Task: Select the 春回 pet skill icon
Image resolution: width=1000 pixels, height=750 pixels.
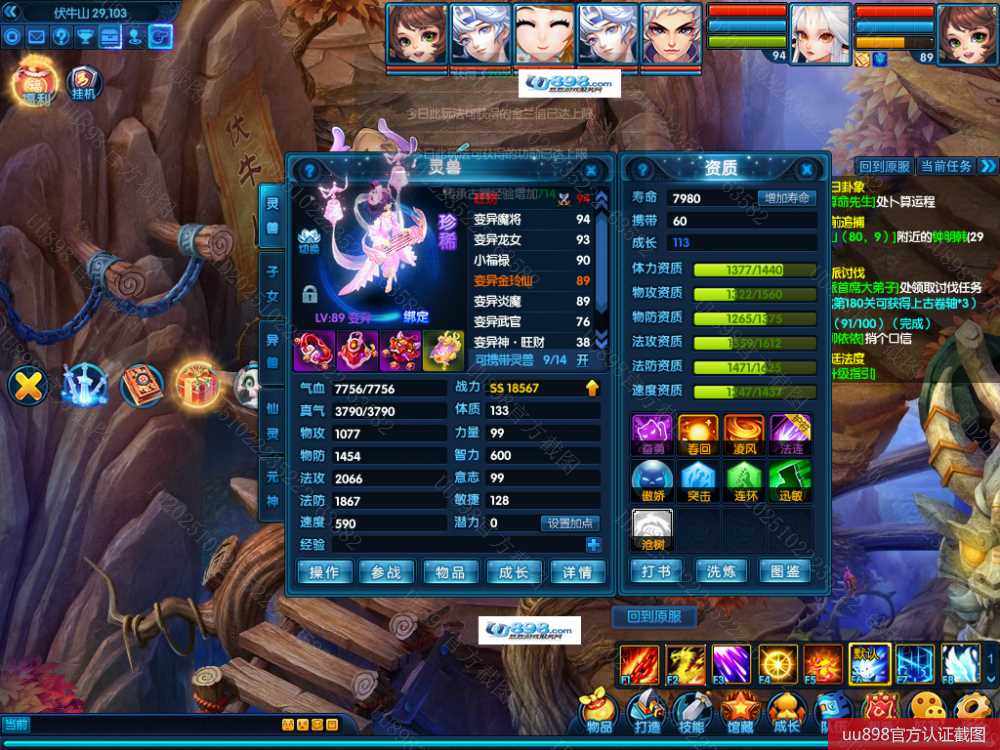Action: (x=698, y=435)
